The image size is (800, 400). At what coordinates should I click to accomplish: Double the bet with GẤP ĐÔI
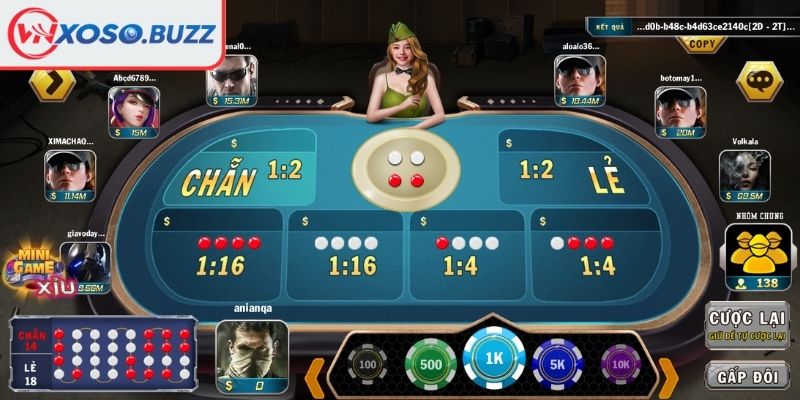pyautogui.click(x=747, y=375)
